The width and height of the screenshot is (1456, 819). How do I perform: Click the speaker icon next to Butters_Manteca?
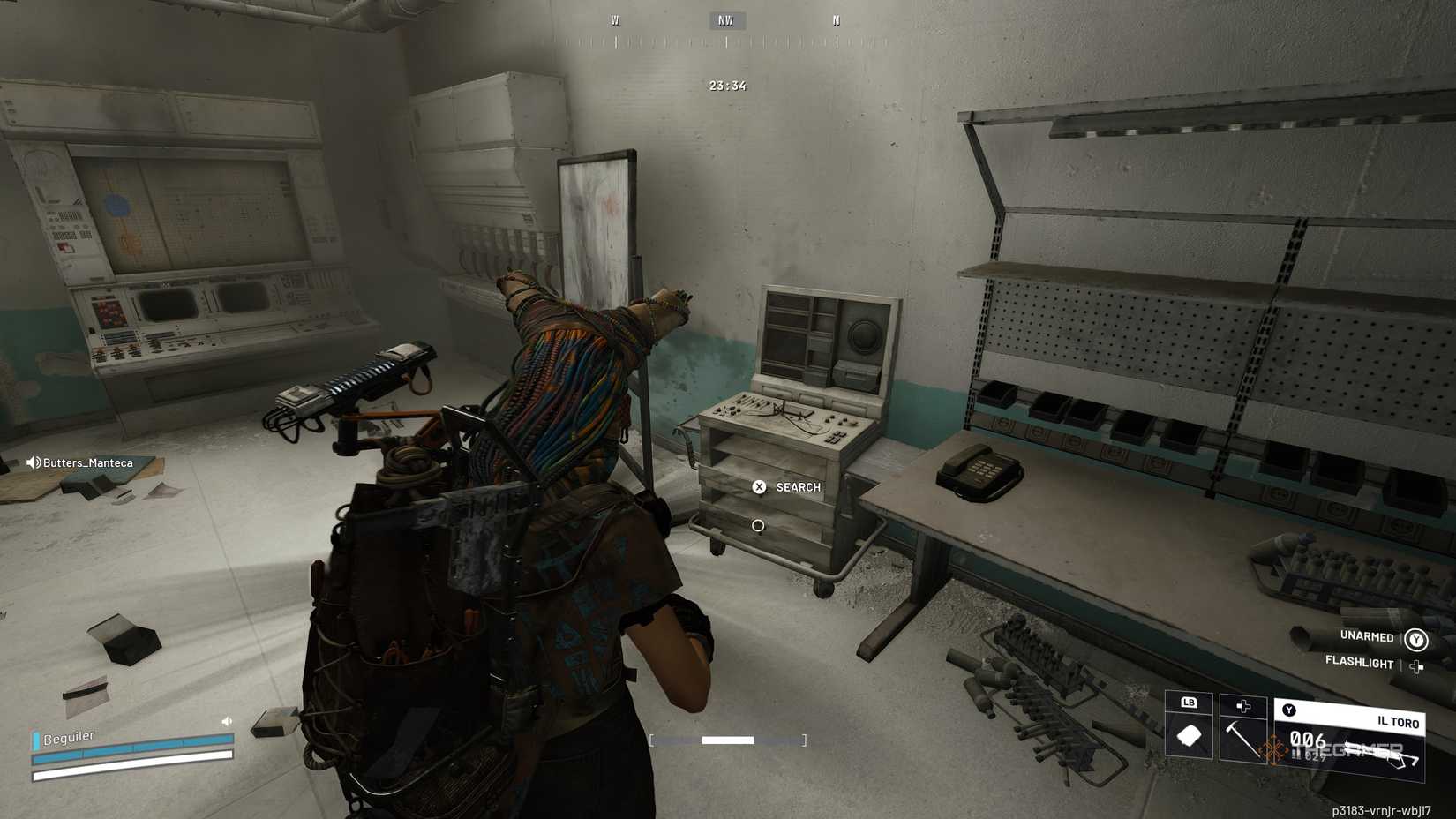click(34, 462)
